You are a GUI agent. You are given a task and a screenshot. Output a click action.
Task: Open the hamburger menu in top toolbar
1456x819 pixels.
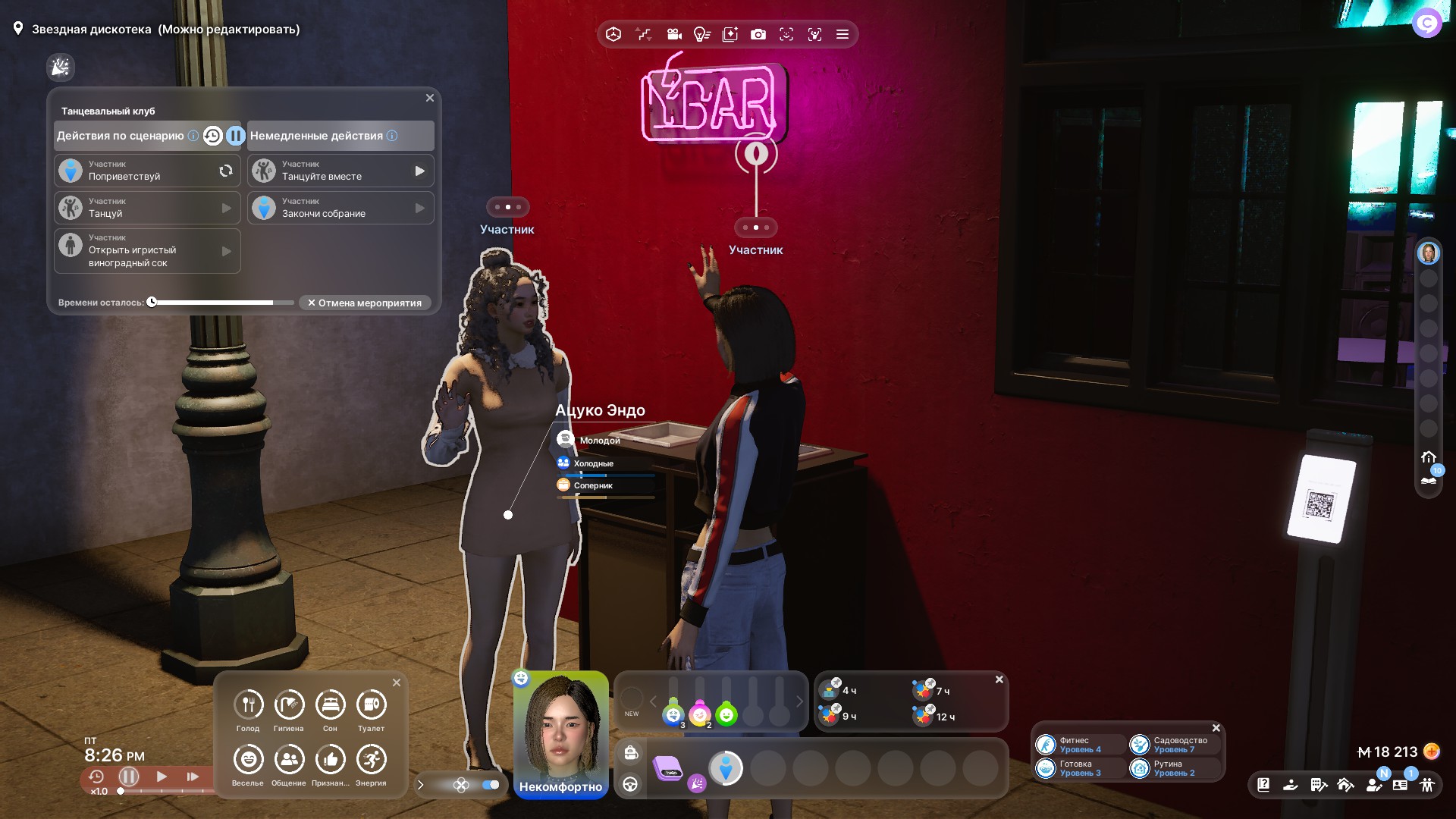click(842, 34)
